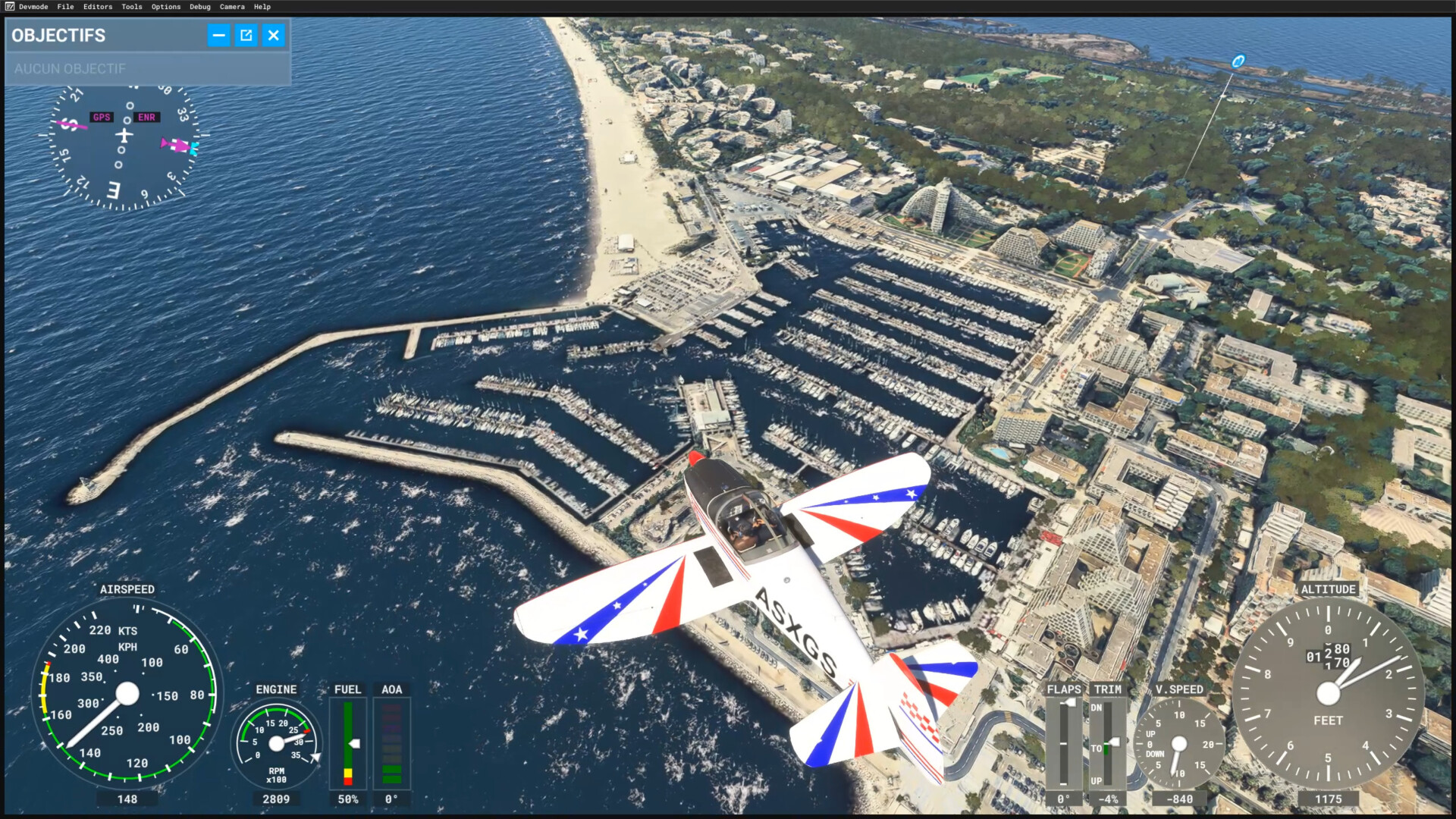1456x819 pixels.
Task: Open the Editors menu
Action: (98, 7)
